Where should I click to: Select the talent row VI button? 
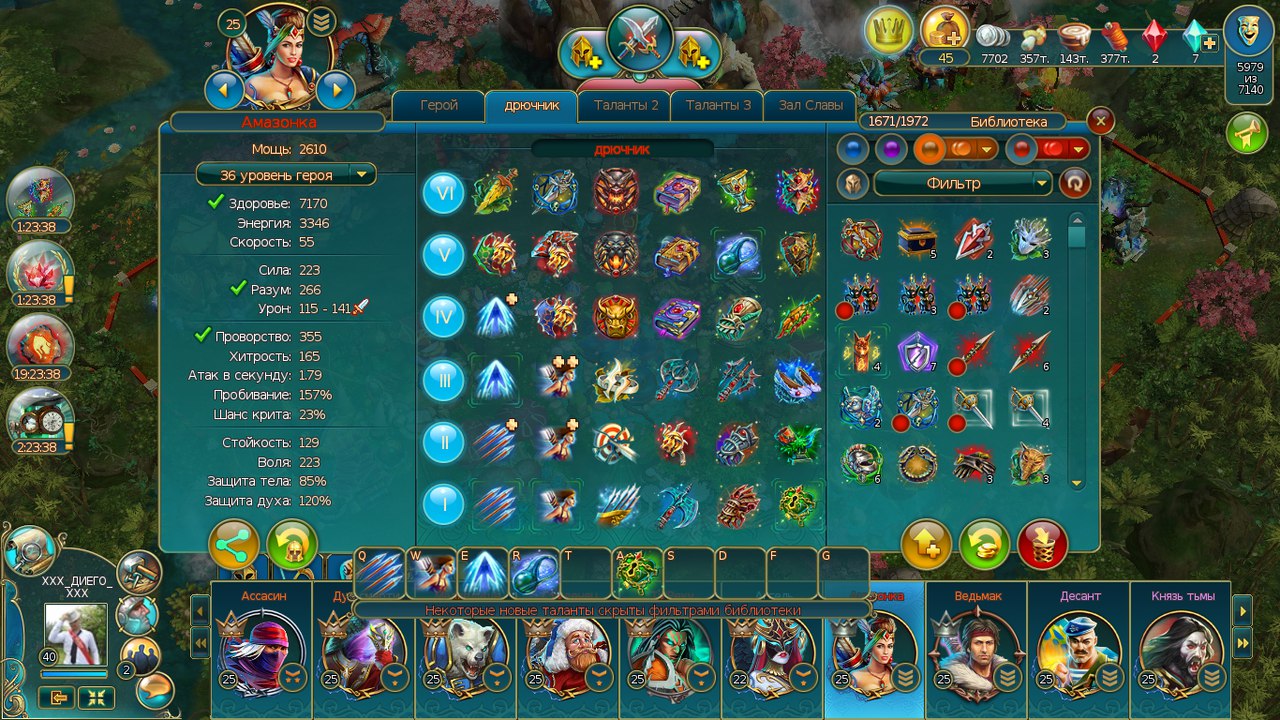tap(443, 192)
